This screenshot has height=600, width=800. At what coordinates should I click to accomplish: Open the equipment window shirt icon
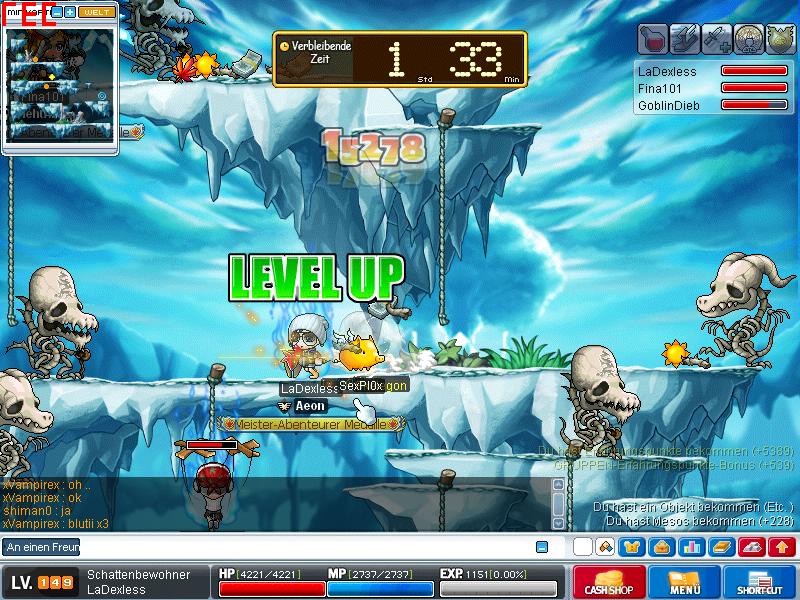pos(632,547)
